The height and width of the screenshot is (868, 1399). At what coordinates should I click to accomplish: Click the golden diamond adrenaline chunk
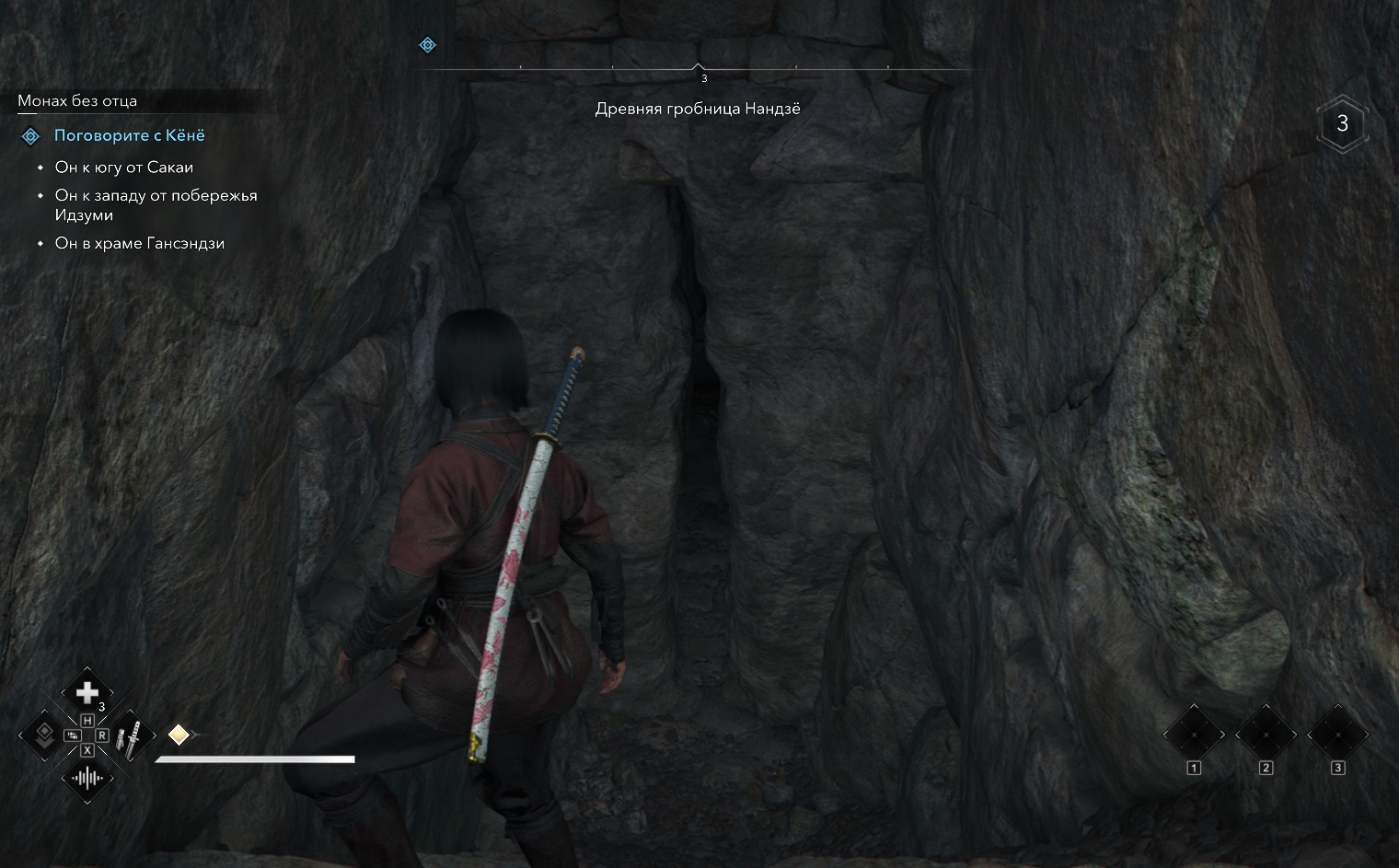pyautogui.click(x=179, y=735)
